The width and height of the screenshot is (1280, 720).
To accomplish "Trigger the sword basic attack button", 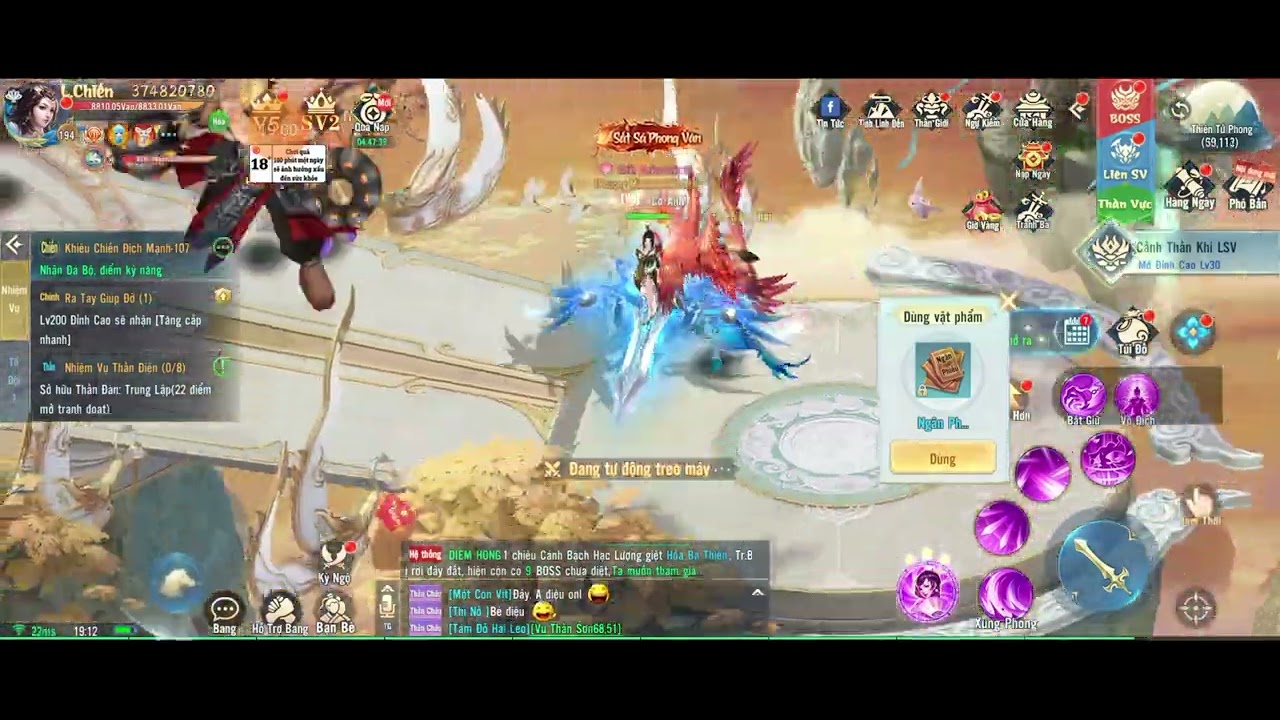I will click(1102, 567).
